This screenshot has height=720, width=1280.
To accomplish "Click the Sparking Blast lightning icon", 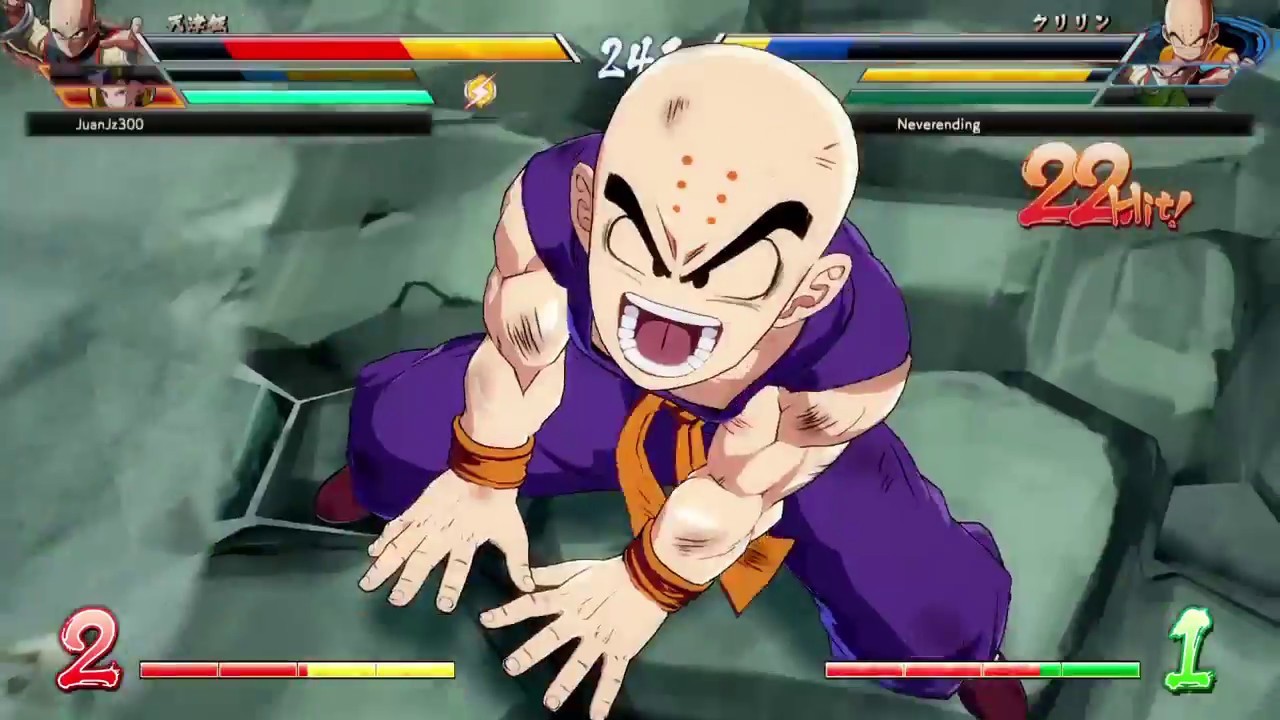I will click(481, 92).
